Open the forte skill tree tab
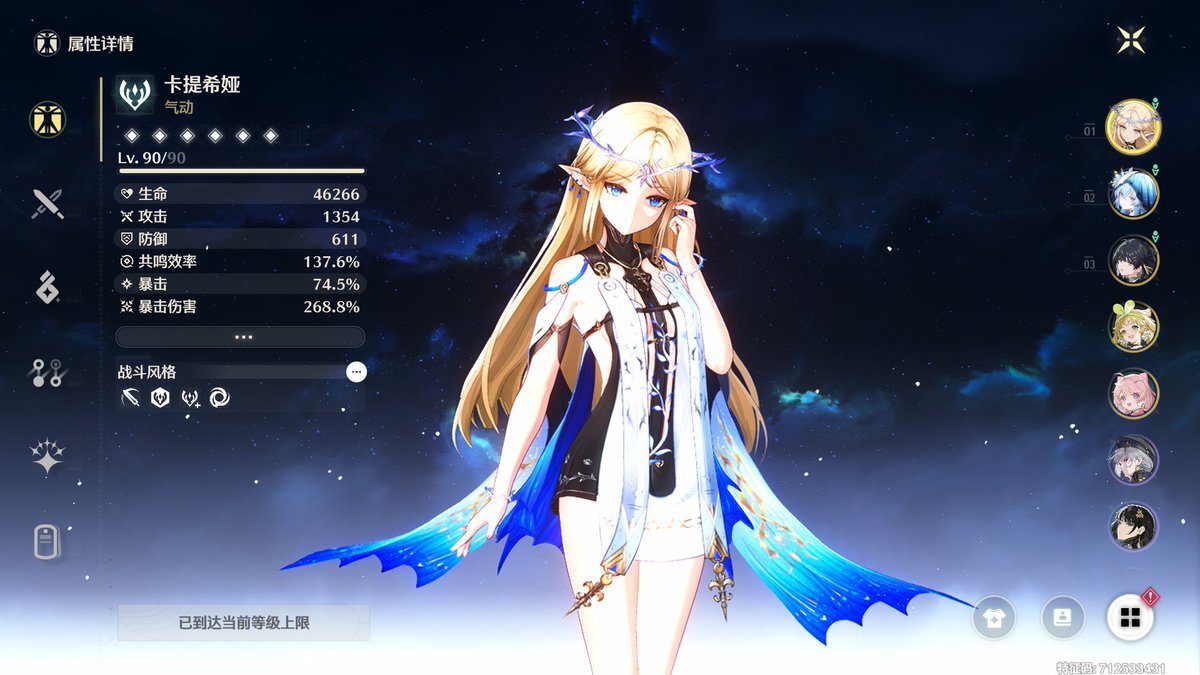Screen dimensions: 1200x675 47,373
